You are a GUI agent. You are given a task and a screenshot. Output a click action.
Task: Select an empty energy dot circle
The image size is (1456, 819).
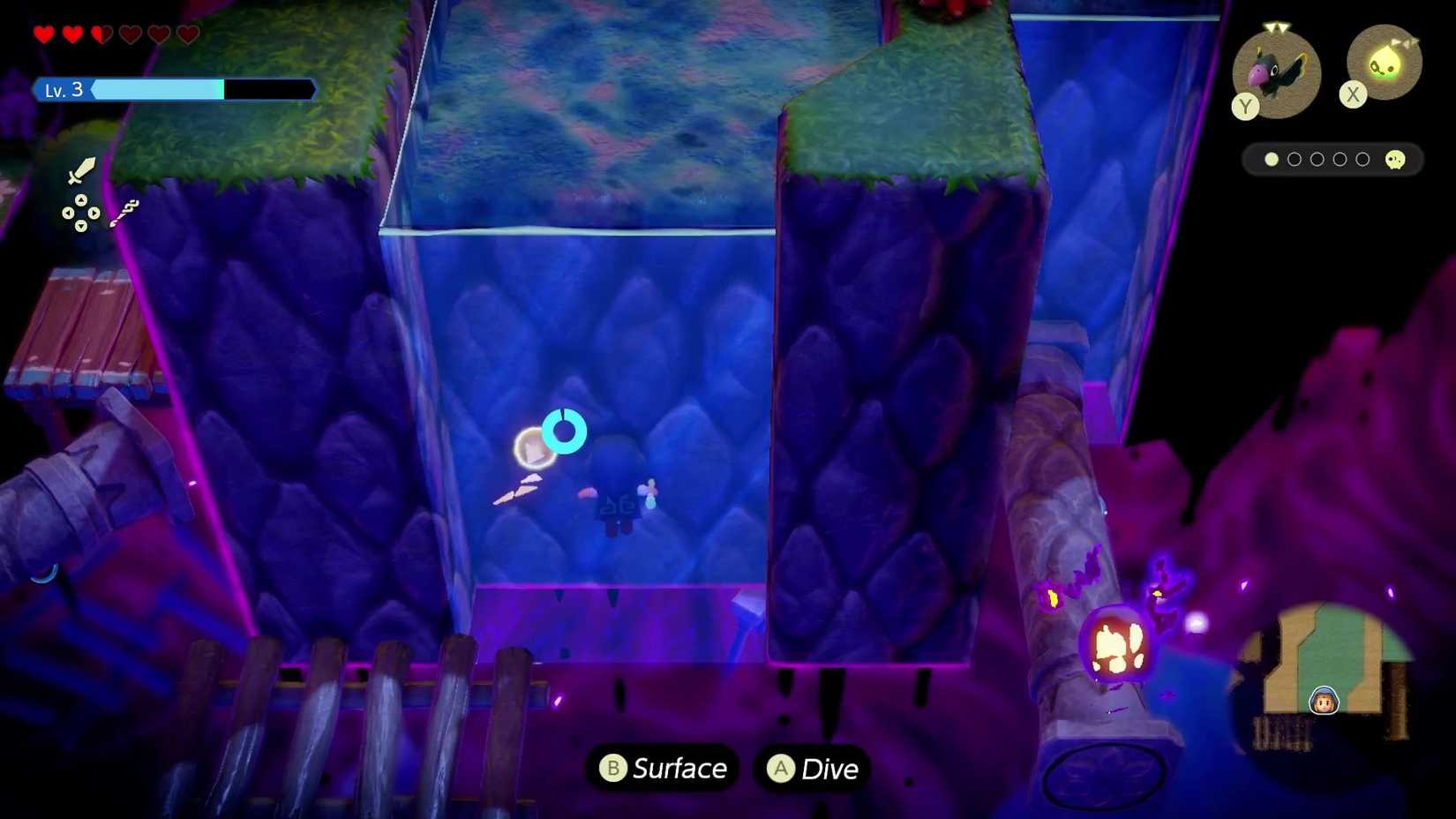1295,160
